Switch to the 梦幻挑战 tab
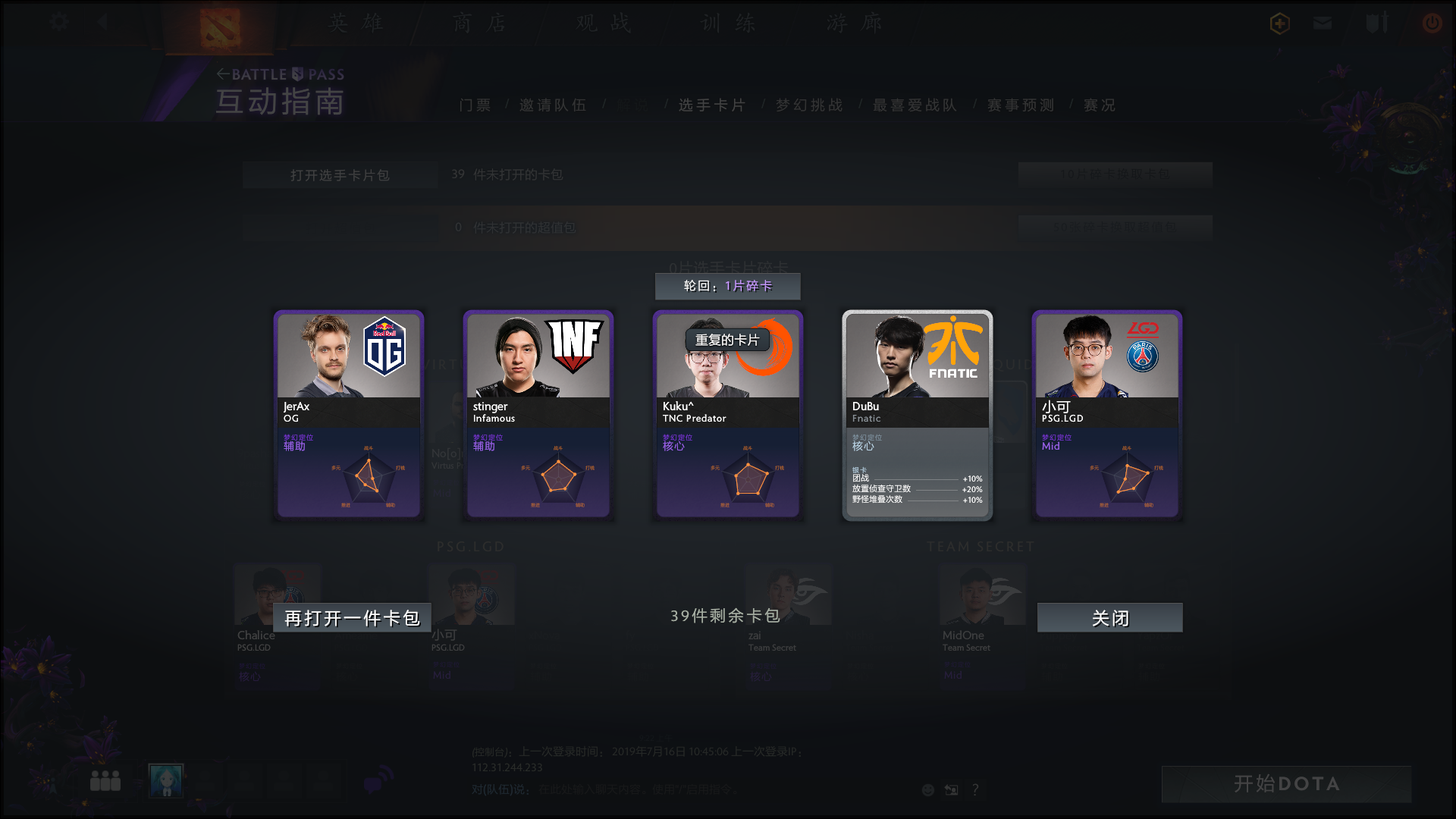 808,105
